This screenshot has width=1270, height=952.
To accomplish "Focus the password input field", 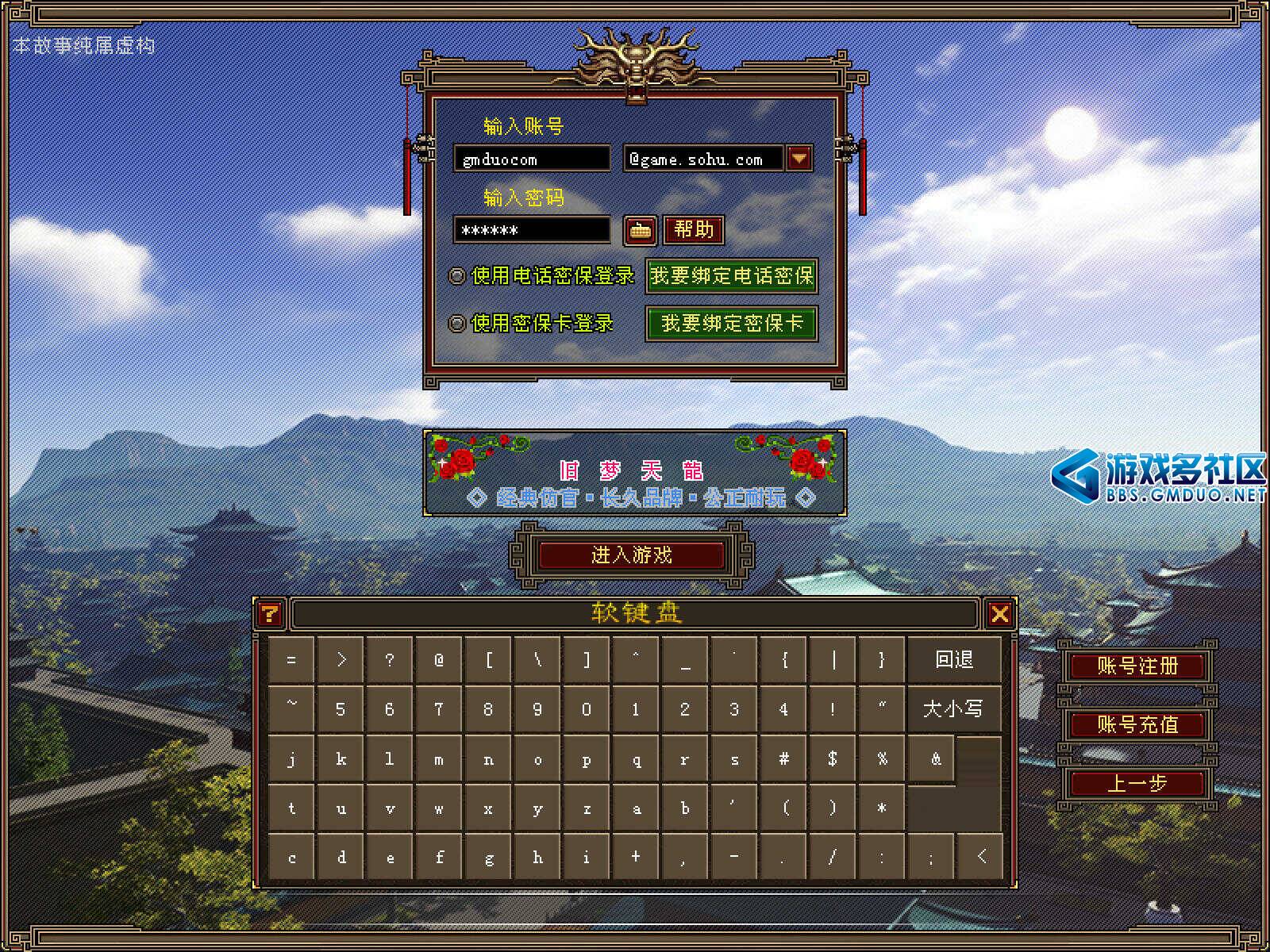I will pyautogui.click(x=531, y=230).
